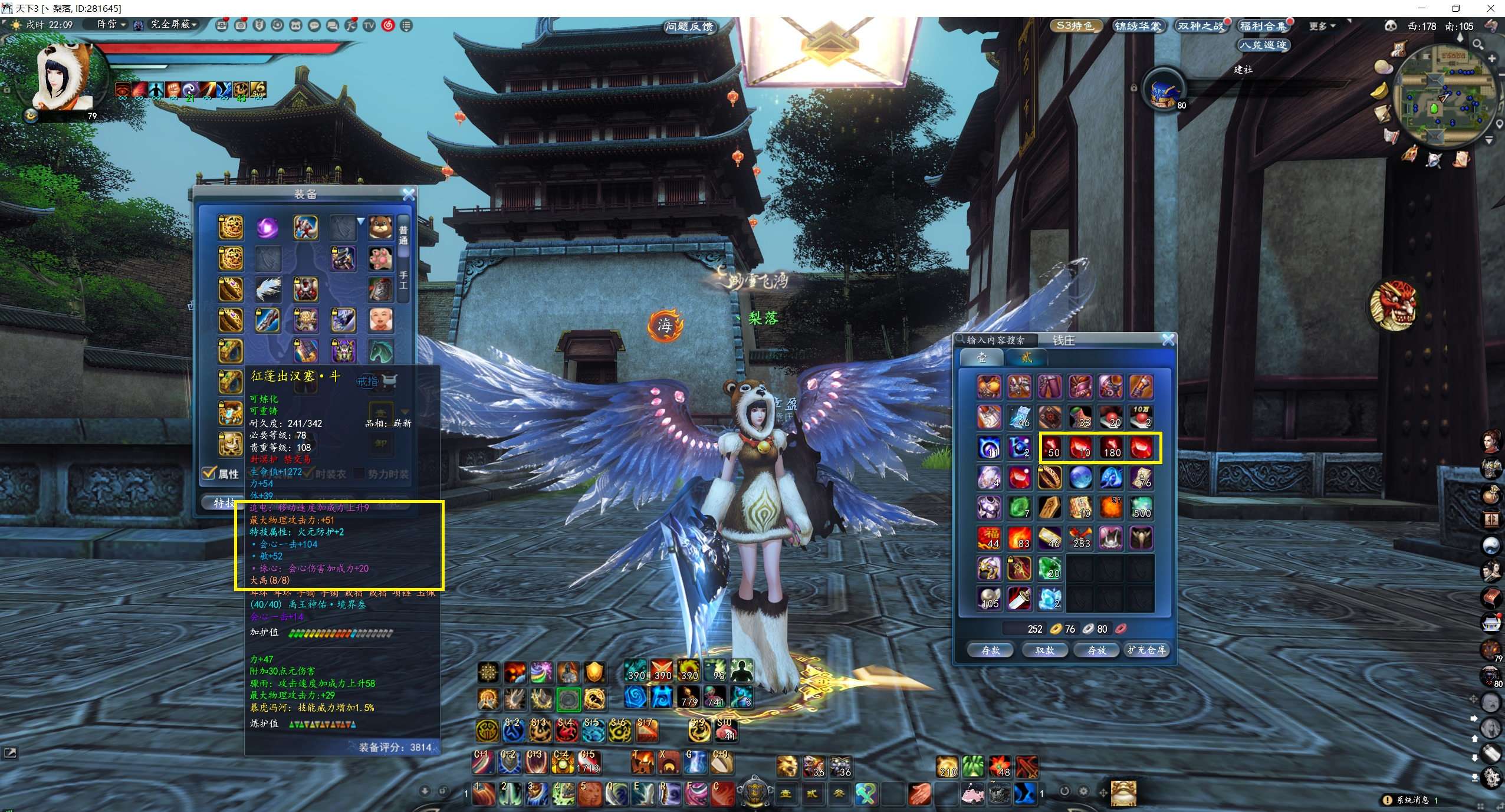Open the 福利合集 rewards menu
1505x812 pixels.
(x=1263, y=26)
